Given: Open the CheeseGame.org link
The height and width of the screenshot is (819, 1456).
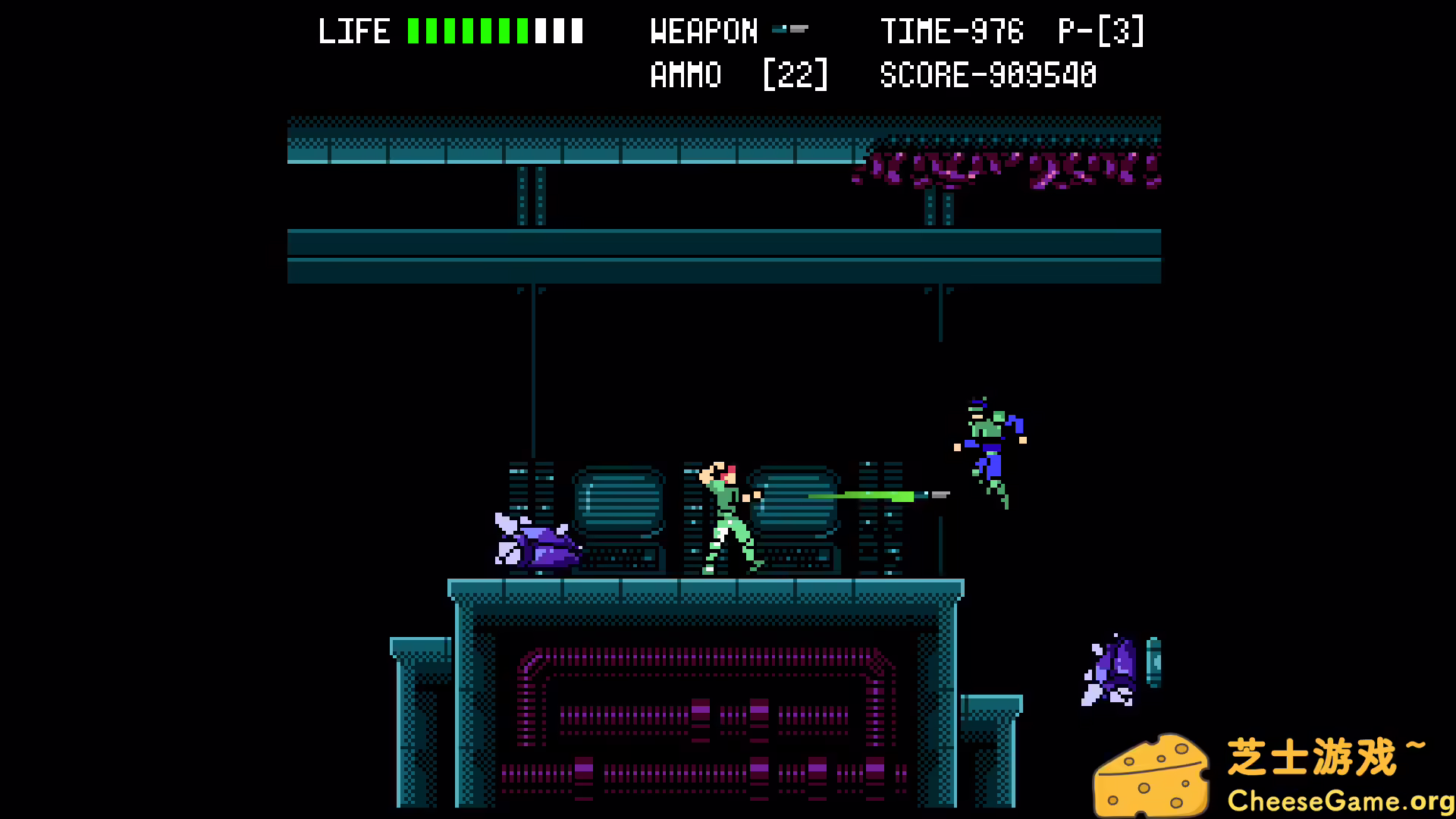Looking at the screenshot, I should (1342, 800).
